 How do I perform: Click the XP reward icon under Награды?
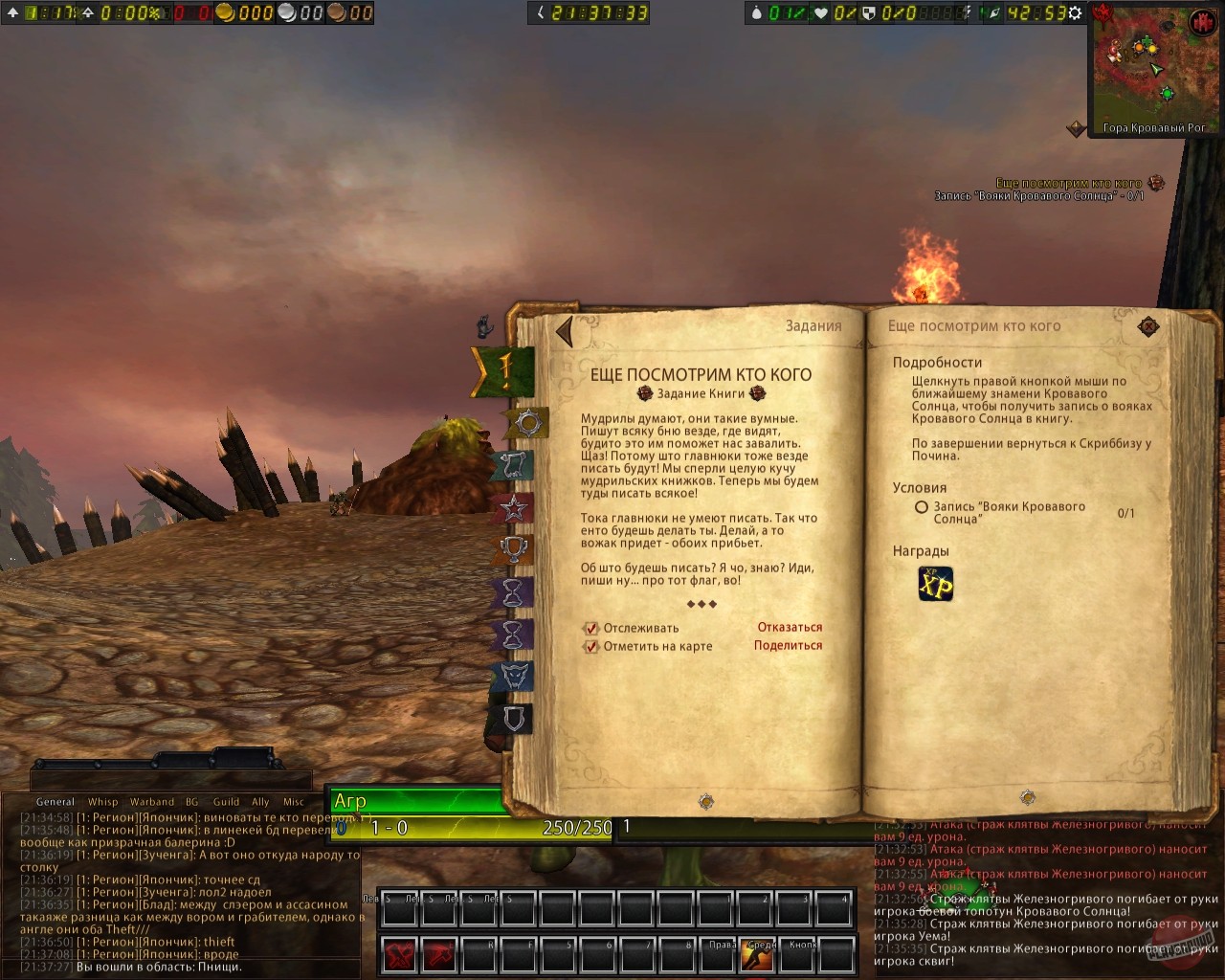tap(935, 584)
